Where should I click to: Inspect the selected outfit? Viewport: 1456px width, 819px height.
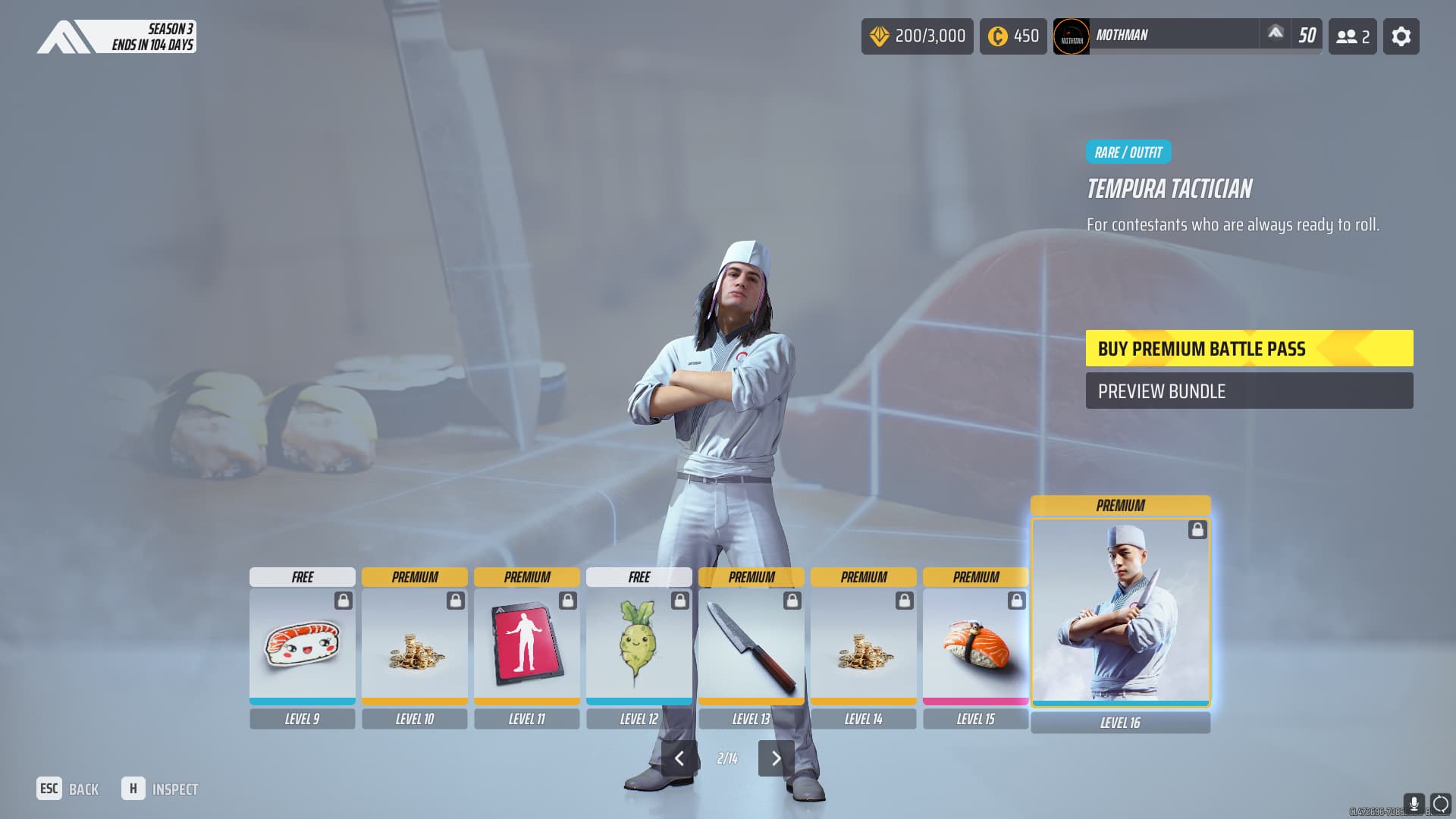point(160,789)
